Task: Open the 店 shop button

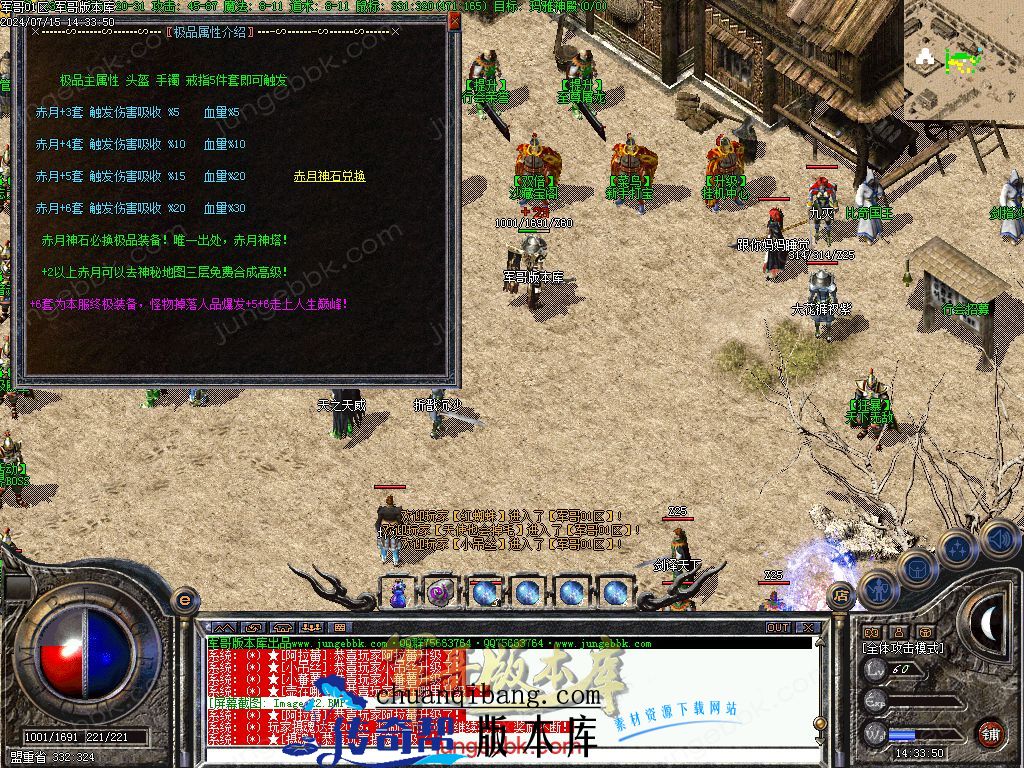Action: pos(841,592)
